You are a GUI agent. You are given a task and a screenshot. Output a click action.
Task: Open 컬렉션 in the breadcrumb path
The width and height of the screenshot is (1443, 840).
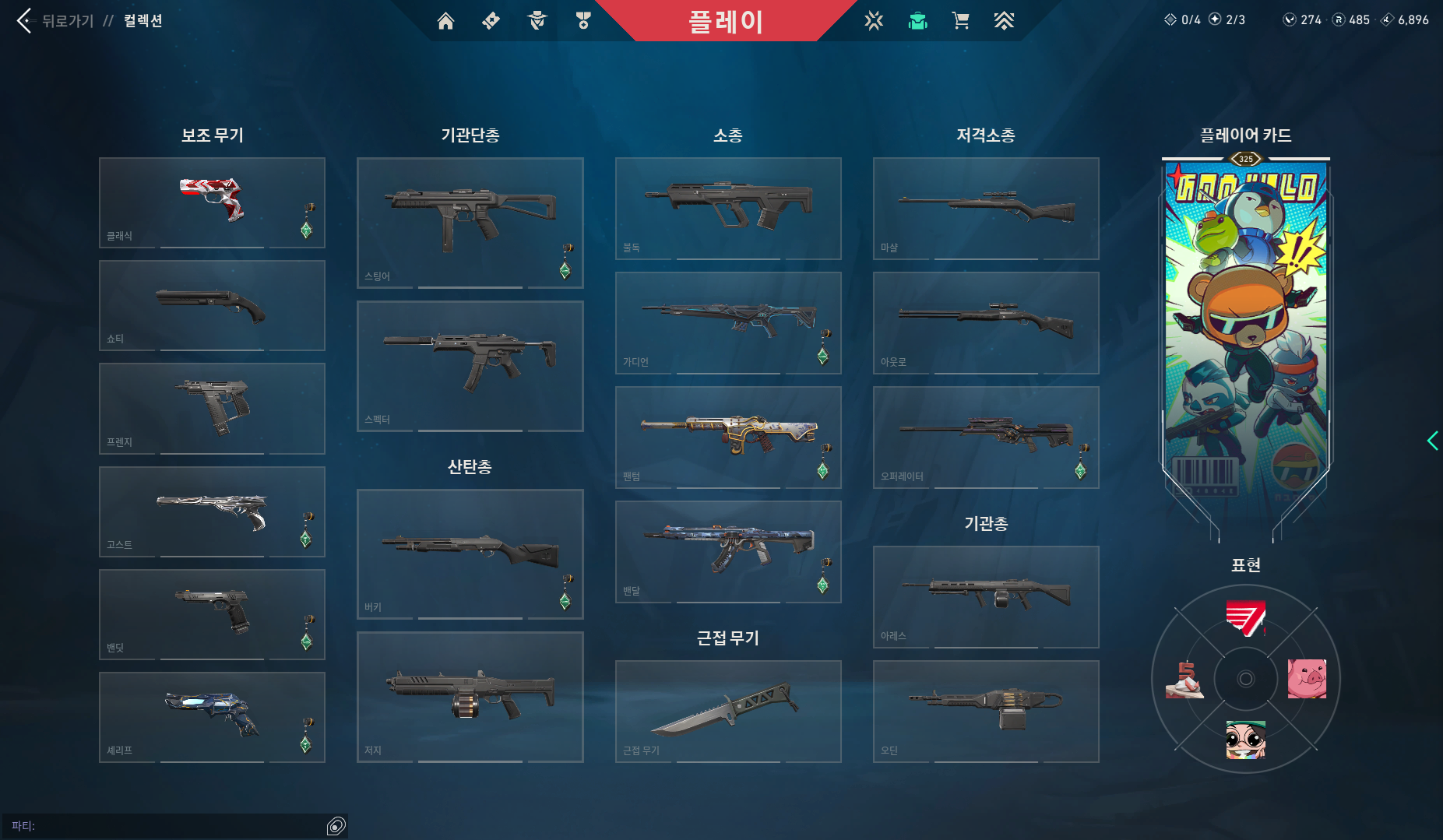coord(143,21)
